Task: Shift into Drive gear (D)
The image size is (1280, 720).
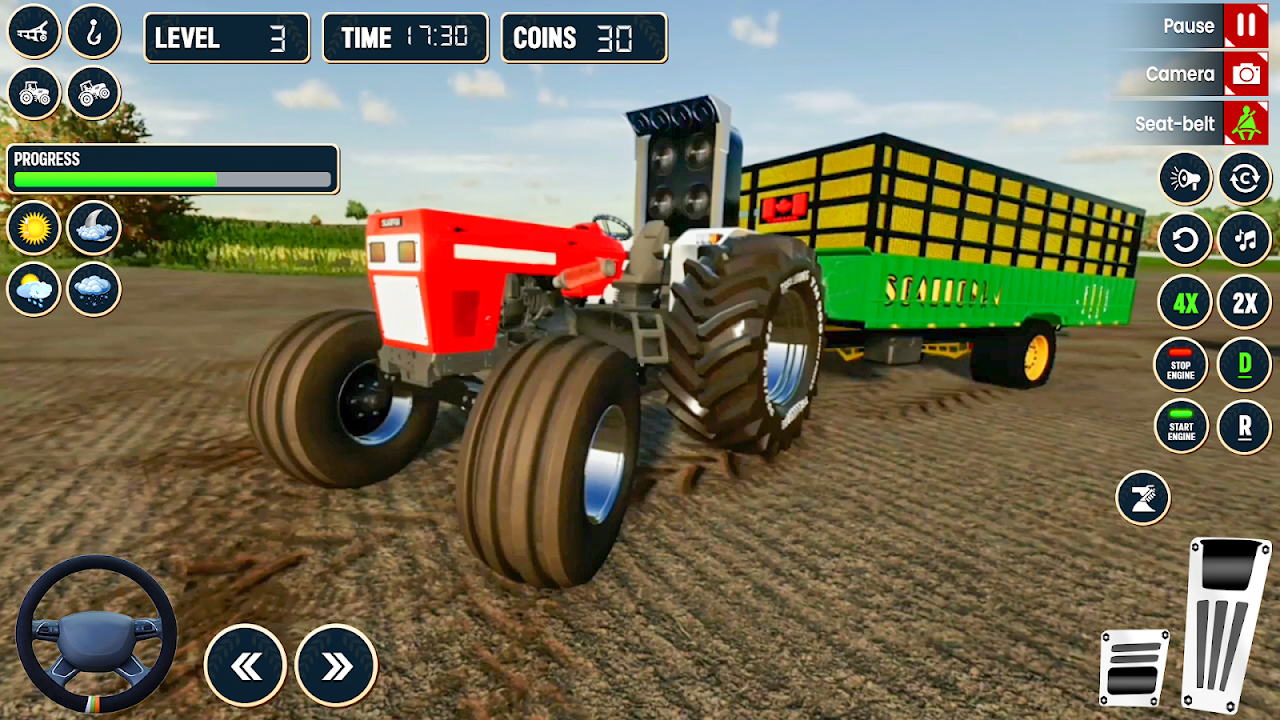Action: click(x=1245, y=364)
